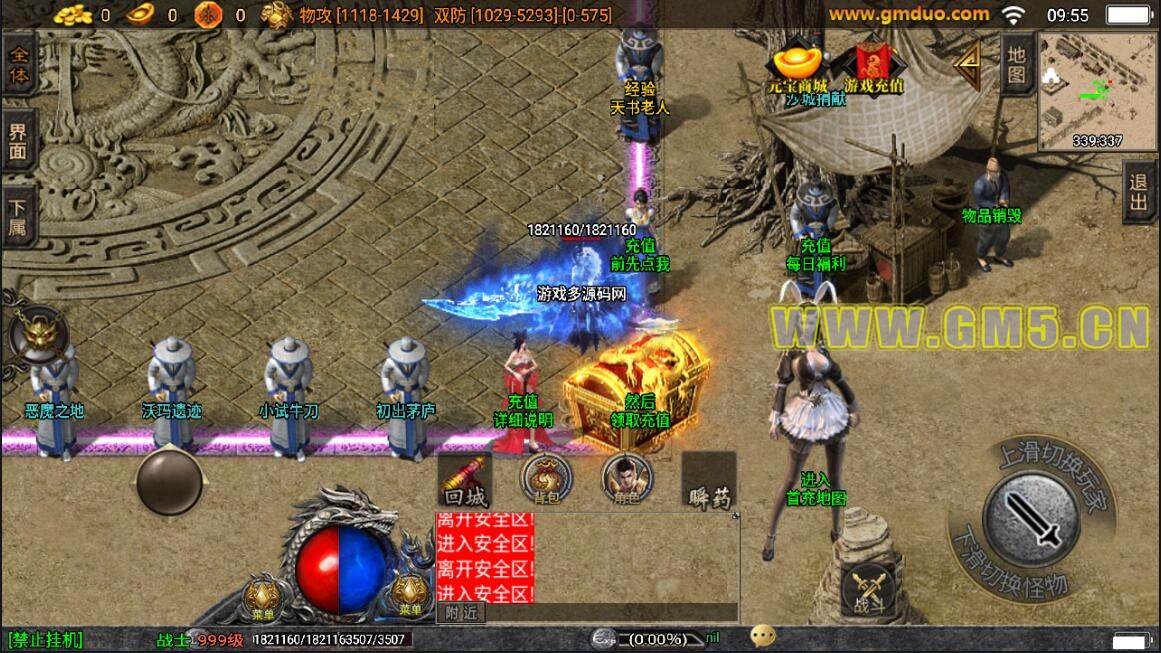Open the left 菜单 menu beside the orb

click(x=263, y=598)
